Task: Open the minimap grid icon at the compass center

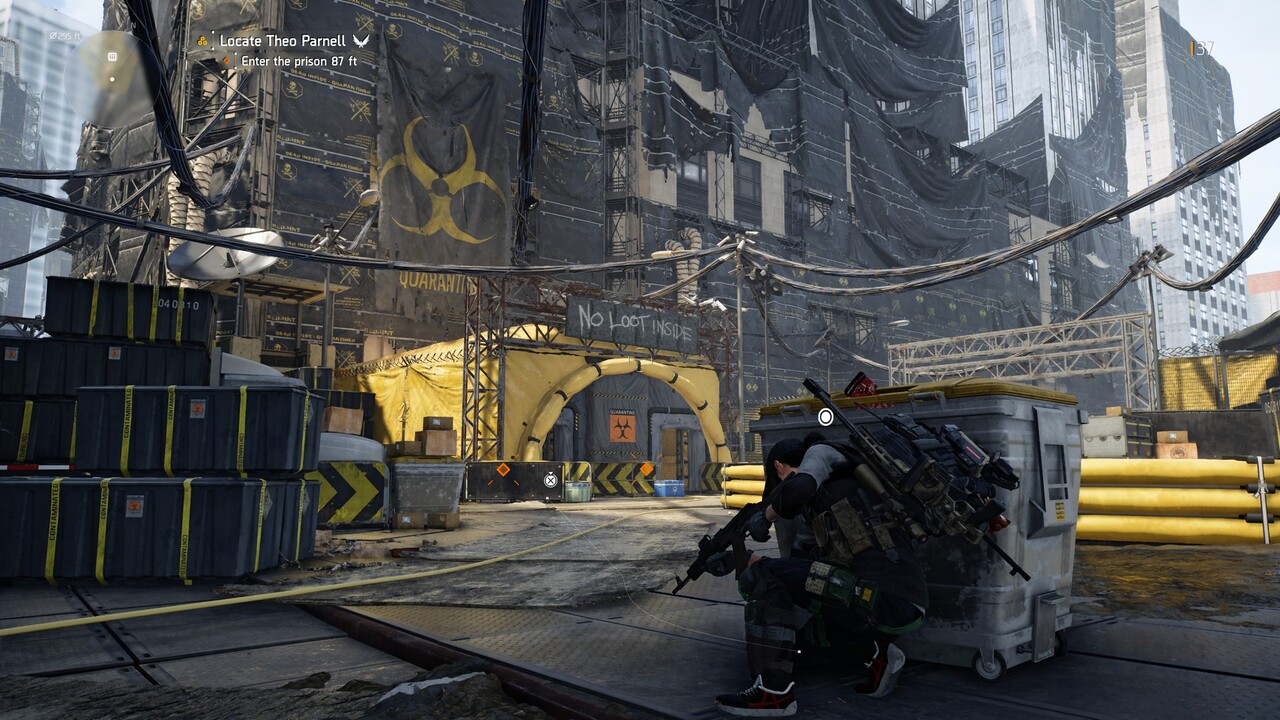Action: (112, 56)
